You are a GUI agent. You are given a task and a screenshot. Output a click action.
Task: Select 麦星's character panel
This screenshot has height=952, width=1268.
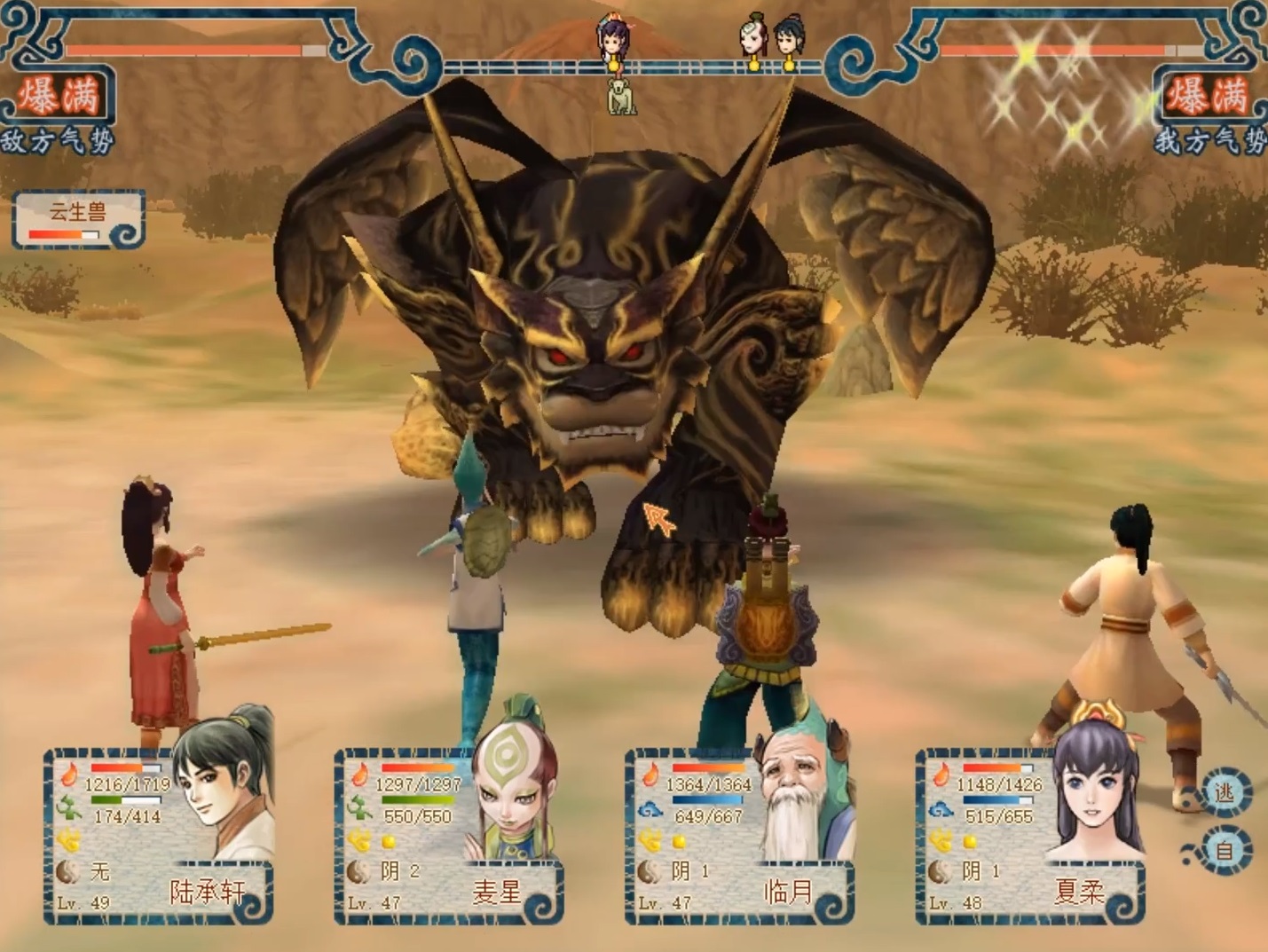[450, 836]
